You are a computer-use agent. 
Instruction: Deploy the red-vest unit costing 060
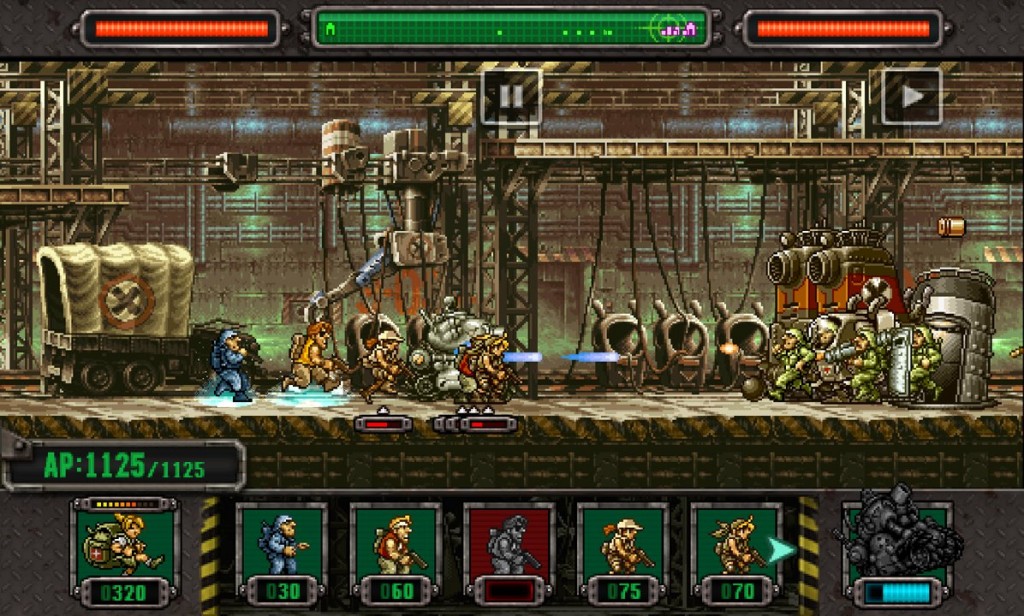[x=396, y=553]
